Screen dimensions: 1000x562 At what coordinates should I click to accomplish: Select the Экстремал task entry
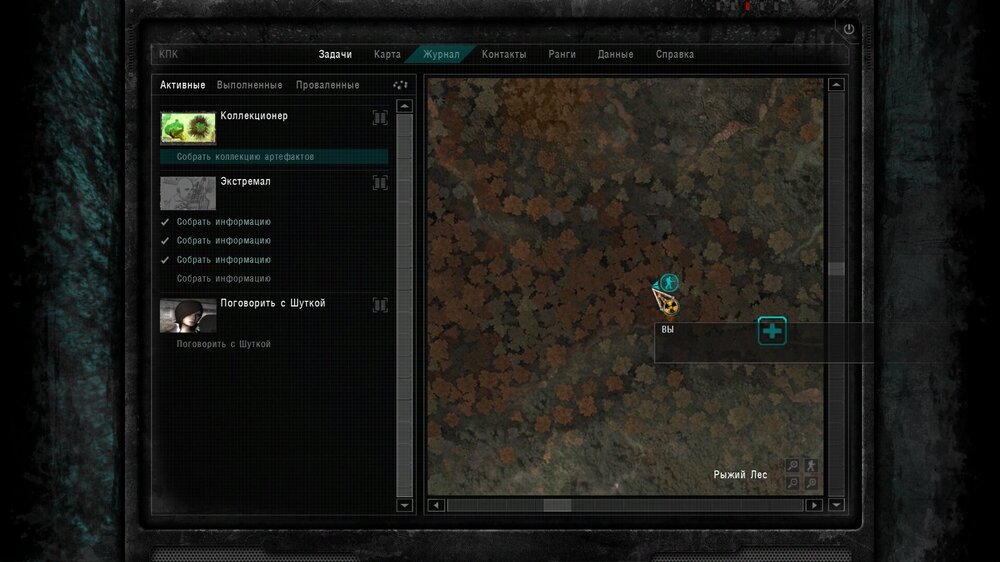pyautogui.click(x=245, y=182)
